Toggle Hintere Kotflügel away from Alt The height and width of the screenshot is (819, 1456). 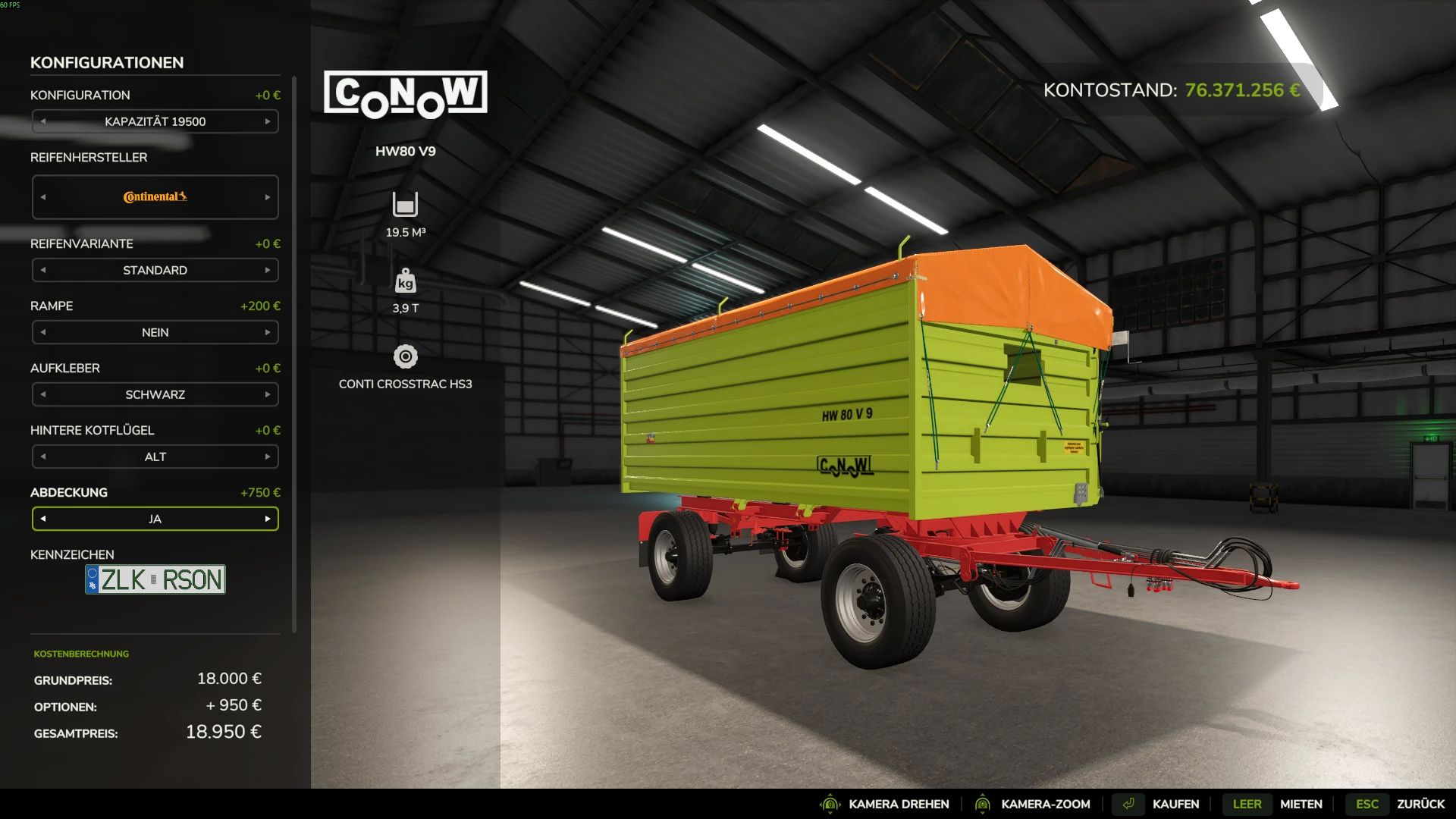[267, 457]
